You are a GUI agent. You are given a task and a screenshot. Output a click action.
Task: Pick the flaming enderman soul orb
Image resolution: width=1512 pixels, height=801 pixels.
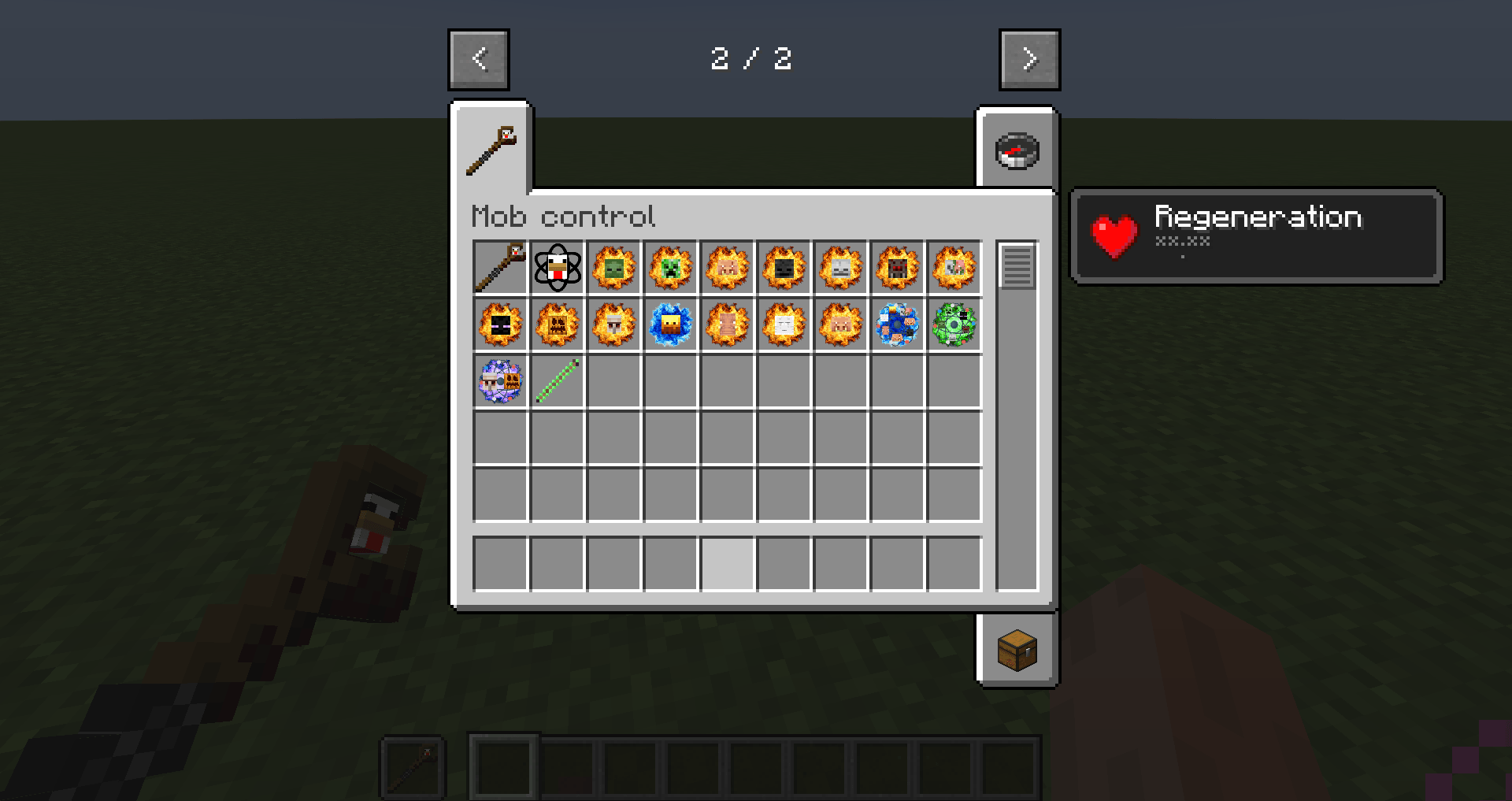pos(500,325)
